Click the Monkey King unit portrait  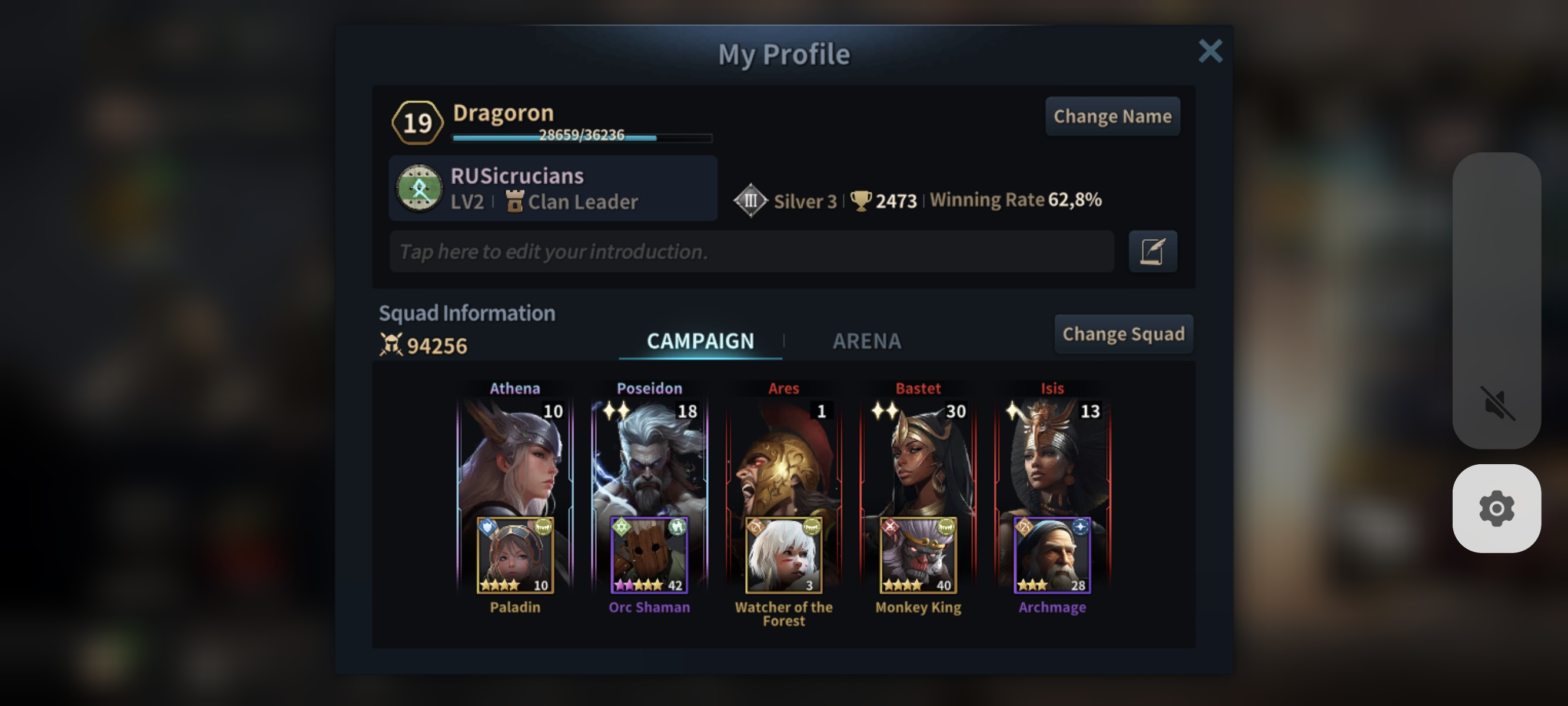point(918,555)
